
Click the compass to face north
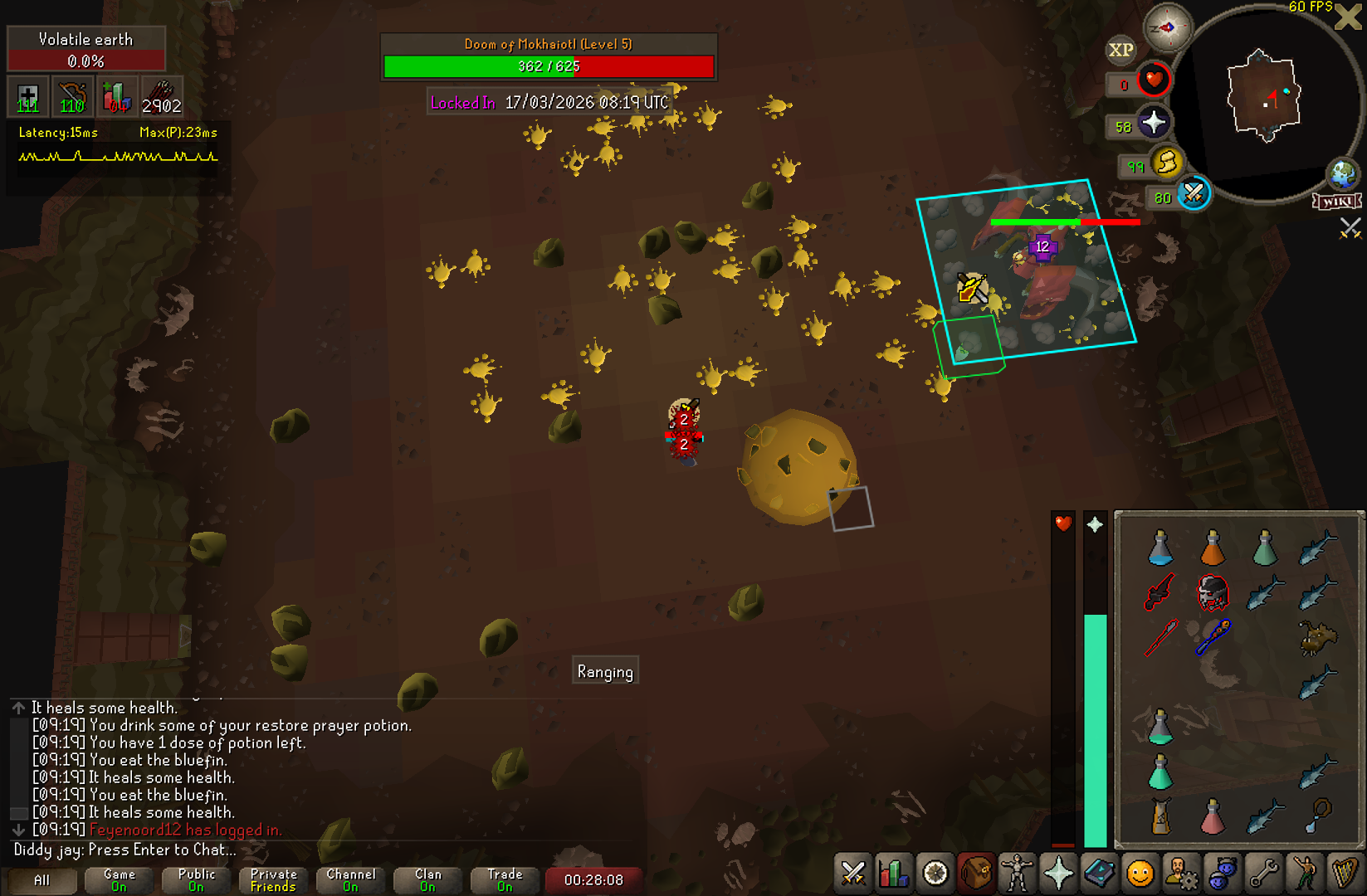pyautogui.click(x=1167, y=27)
